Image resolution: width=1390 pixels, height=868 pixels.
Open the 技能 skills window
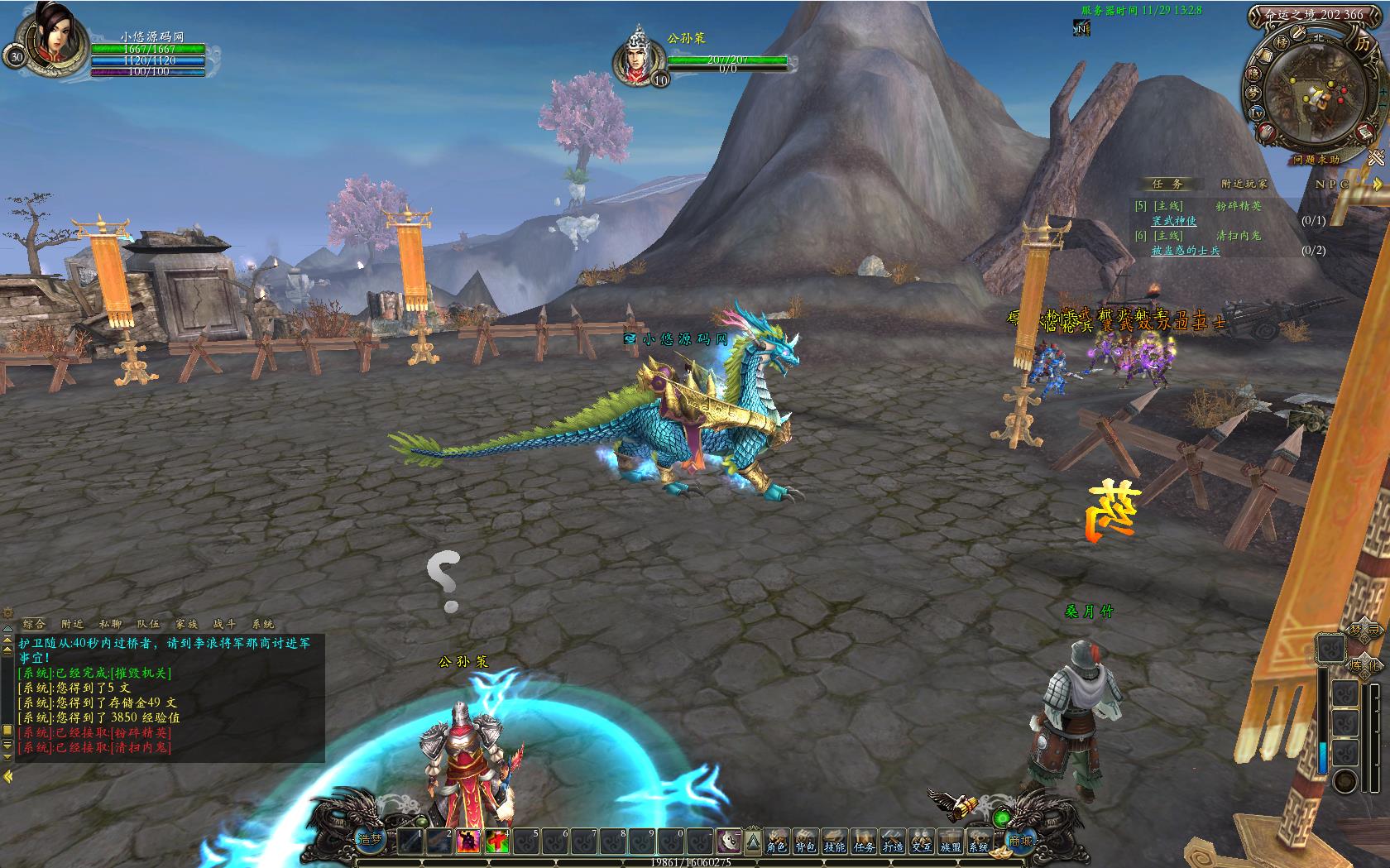click(834, 842)
